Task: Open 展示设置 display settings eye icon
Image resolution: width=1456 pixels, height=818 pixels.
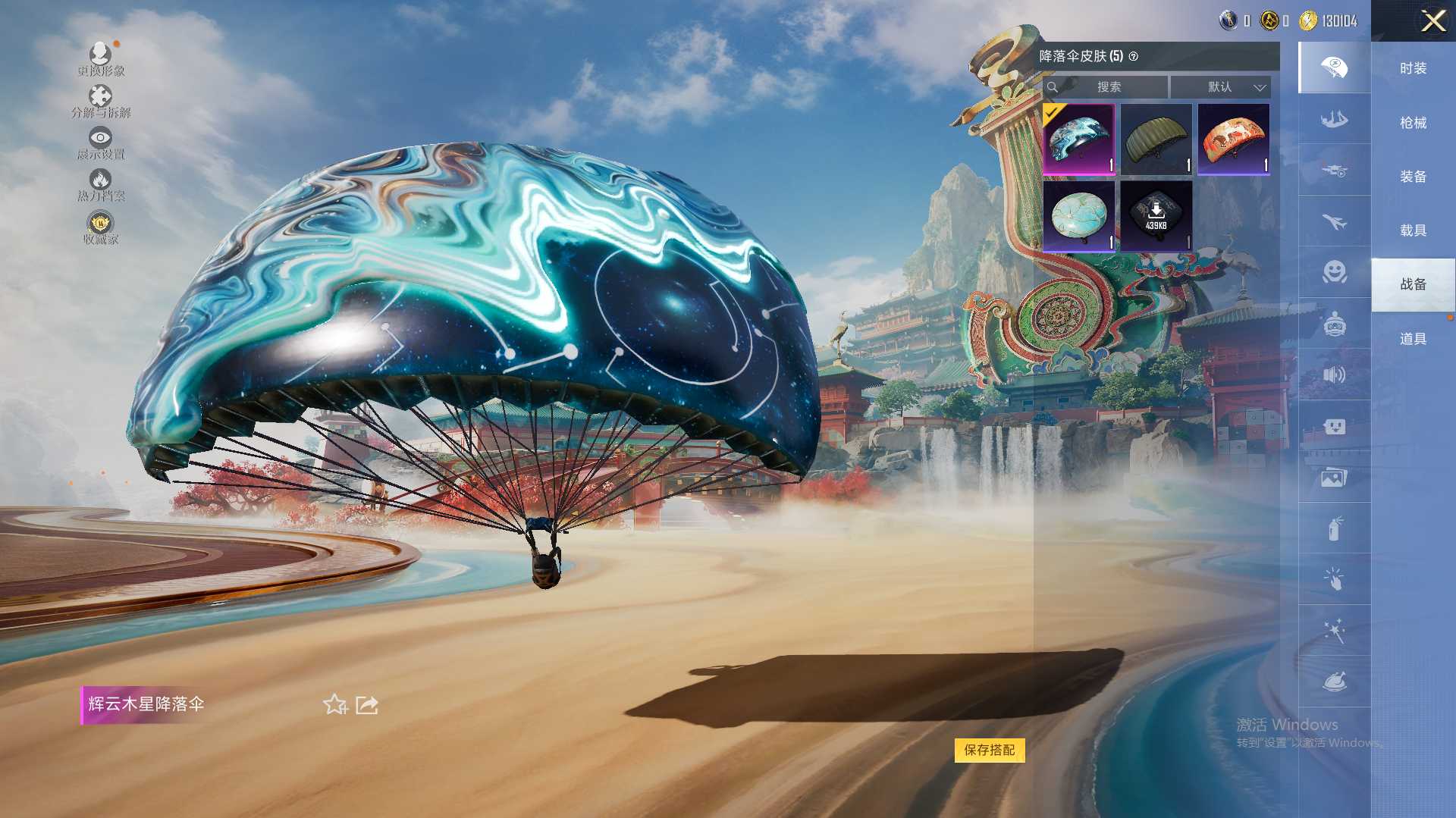Action: 101,143
